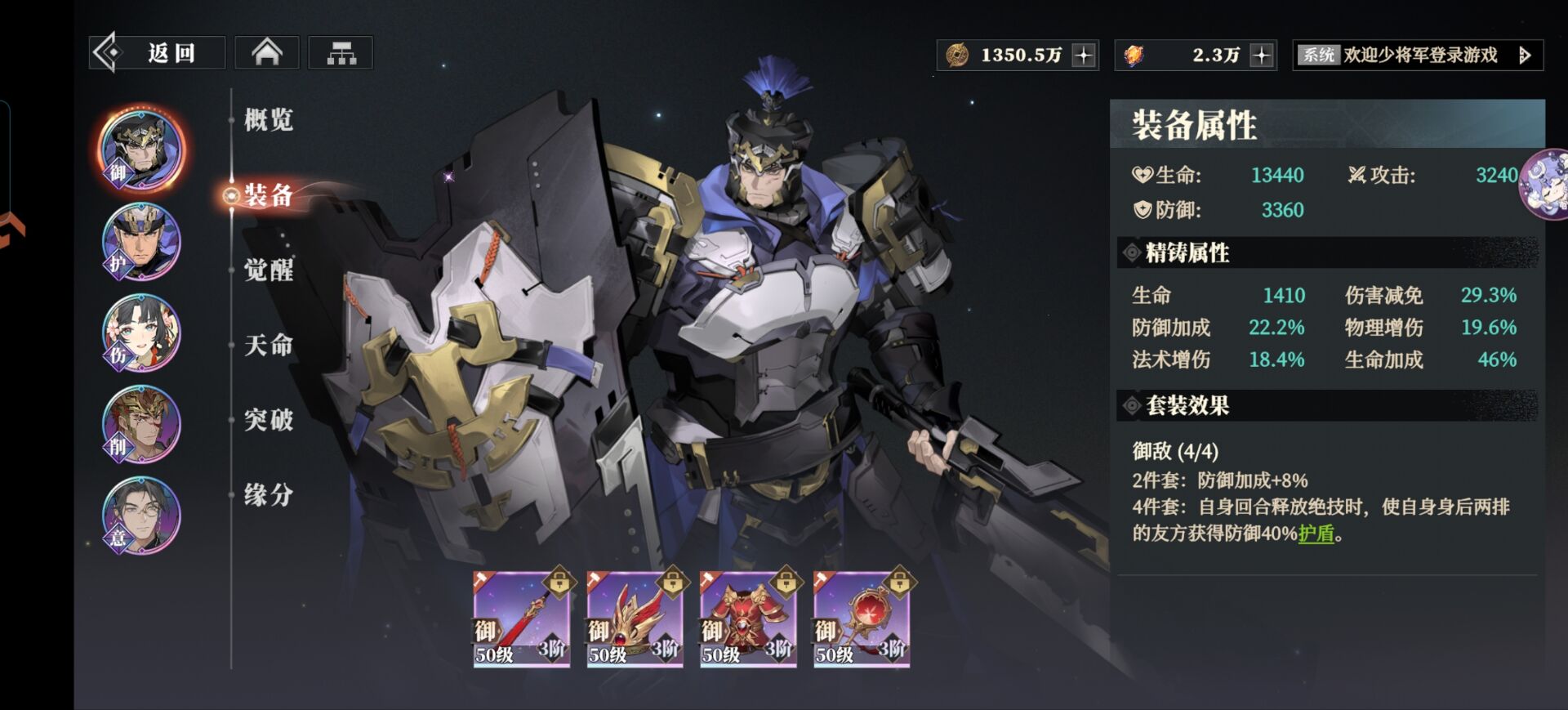Image resolution: width=1568 pixels, height=710 pixels.
Task: Switch to the 天命 destiny tab
Action: click(x=268, y=346)
